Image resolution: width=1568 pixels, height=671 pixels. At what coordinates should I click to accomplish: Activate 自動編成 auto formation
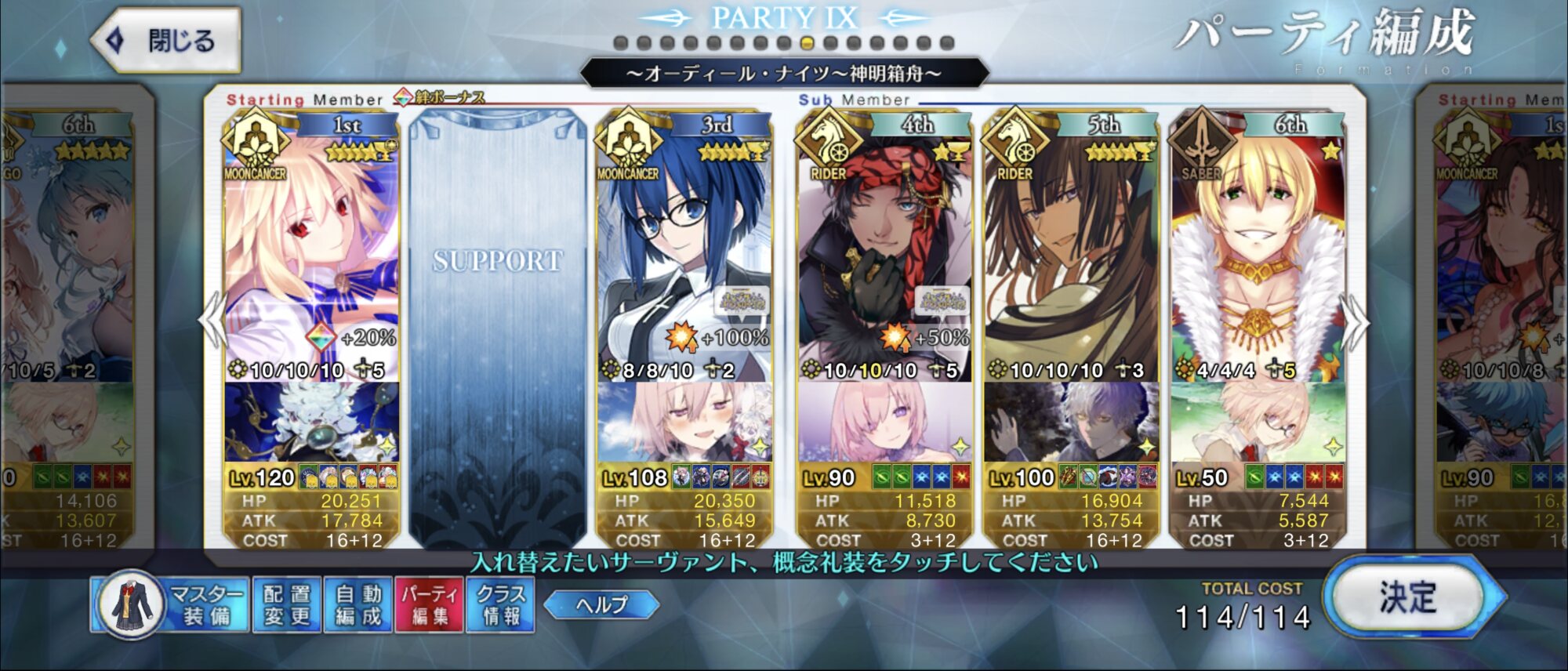click(358, 604)
